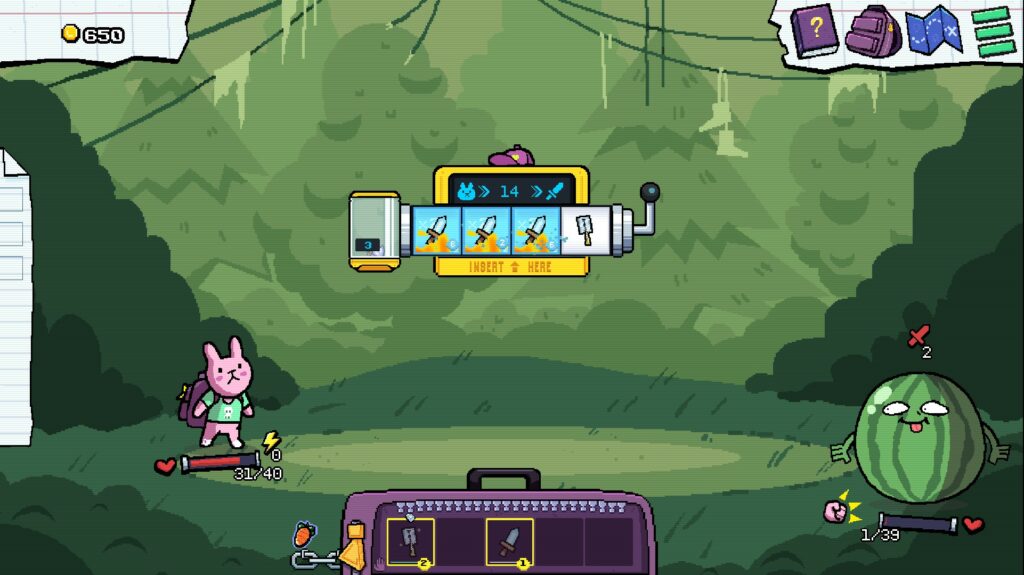
Task: Click the canister showing 3 beside the reel
Action: (374, 231)
